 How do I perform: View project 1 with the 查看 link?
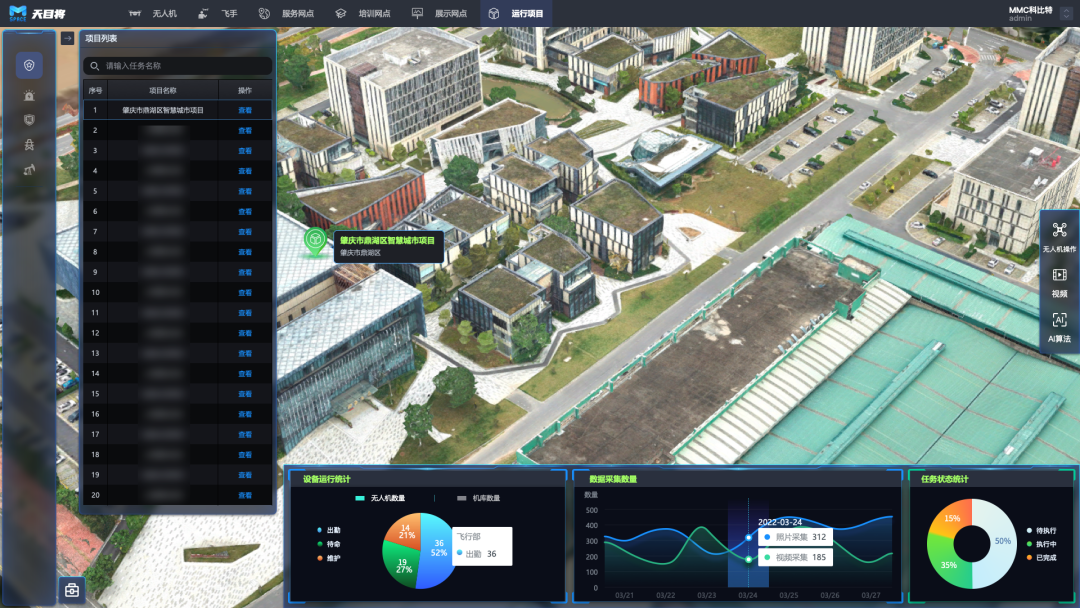[x=245, y=110]
